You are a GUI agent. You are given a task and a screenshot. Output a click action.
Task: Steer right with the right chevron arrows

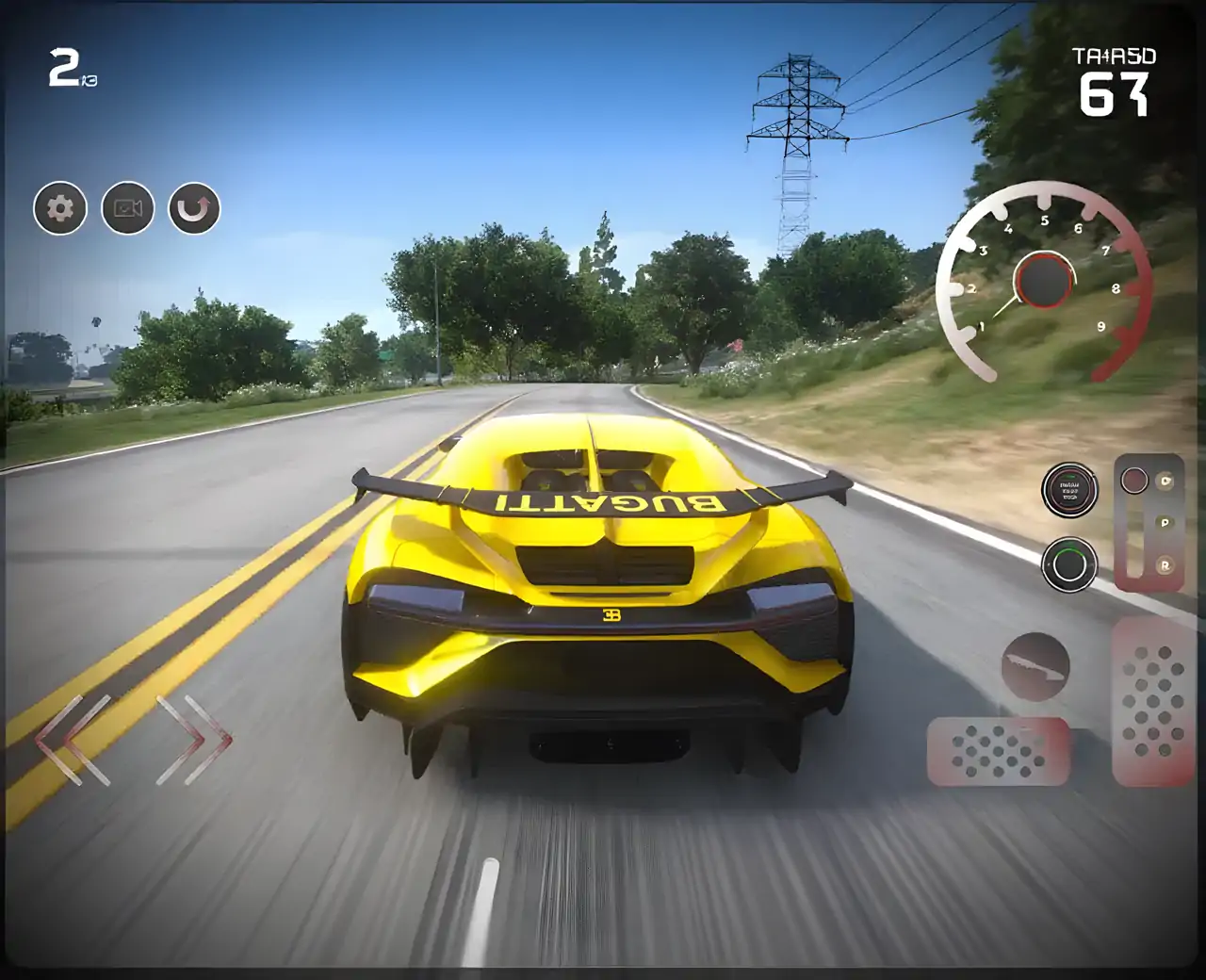point(194,739)
